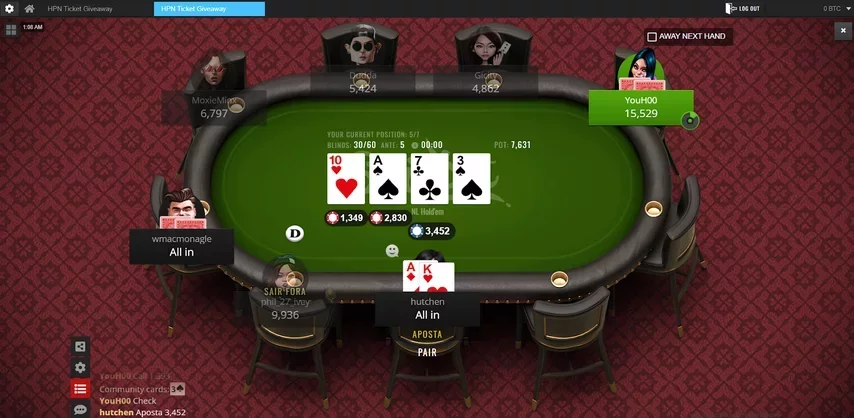854x418 pixels.
Task: Switch to the highlighted blue HPN Ticket Giveaway tab
Action: [x=209, y=9]
